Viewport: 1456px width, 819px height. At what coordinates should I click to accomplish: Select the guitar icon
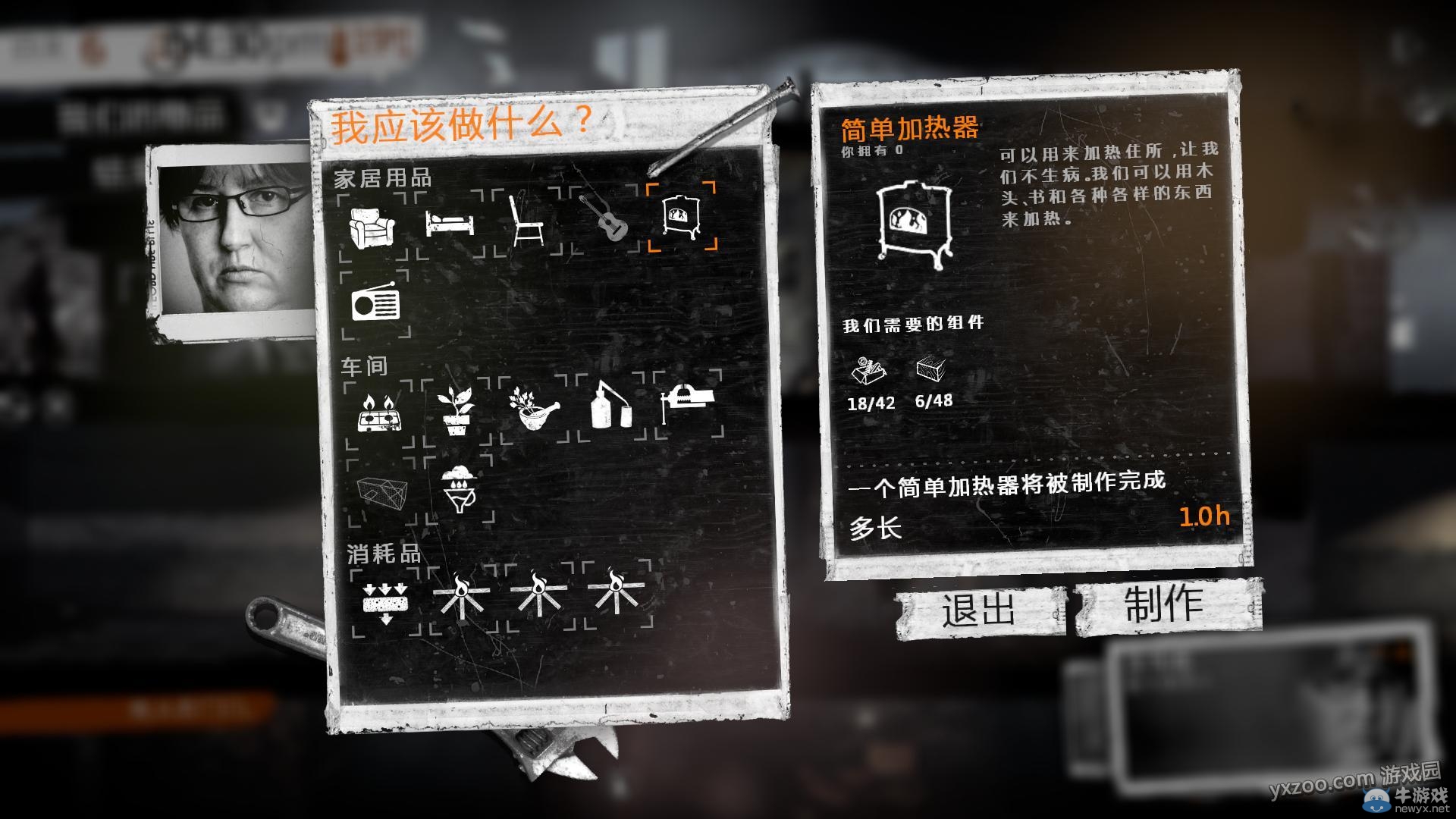(607, 220)
